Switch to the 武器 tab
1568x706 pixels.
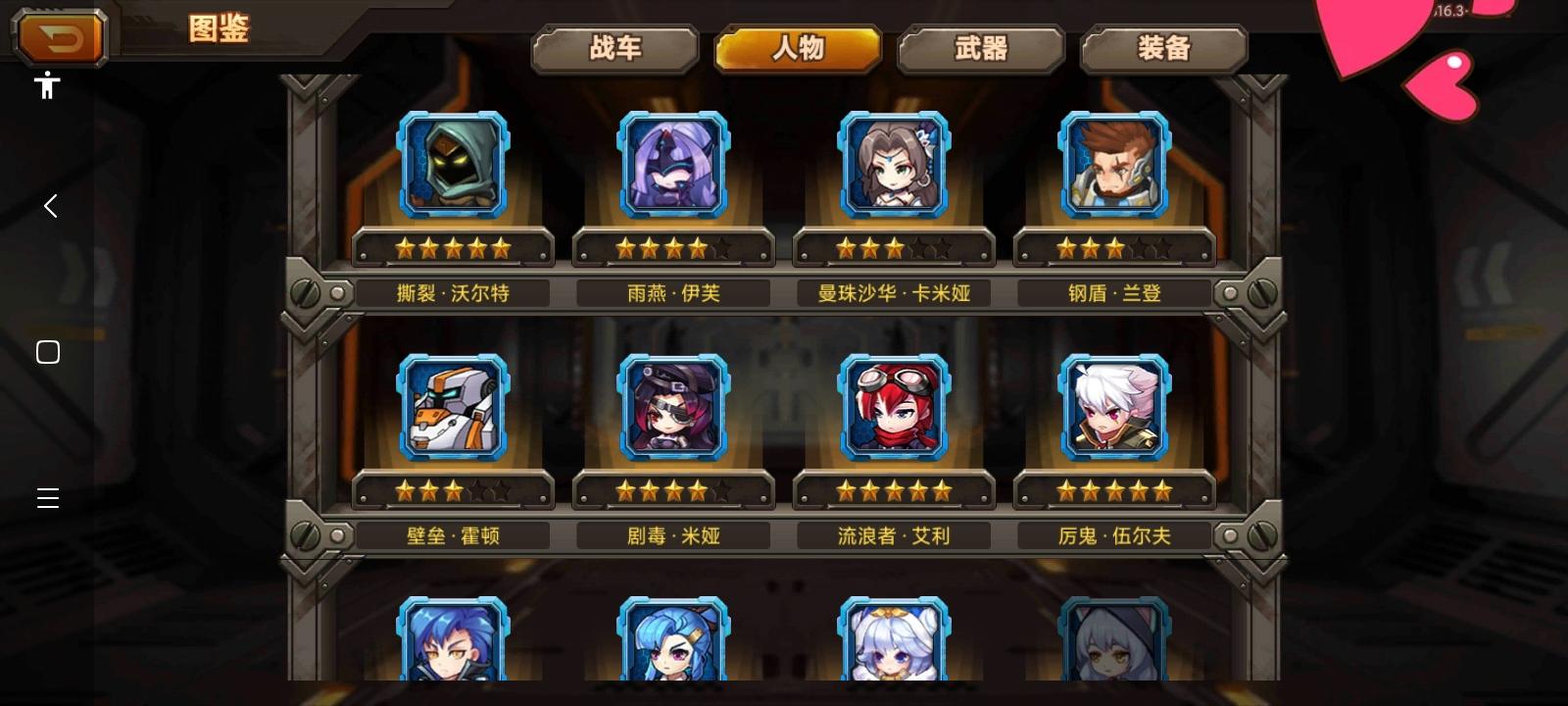(x=981, y=47)
